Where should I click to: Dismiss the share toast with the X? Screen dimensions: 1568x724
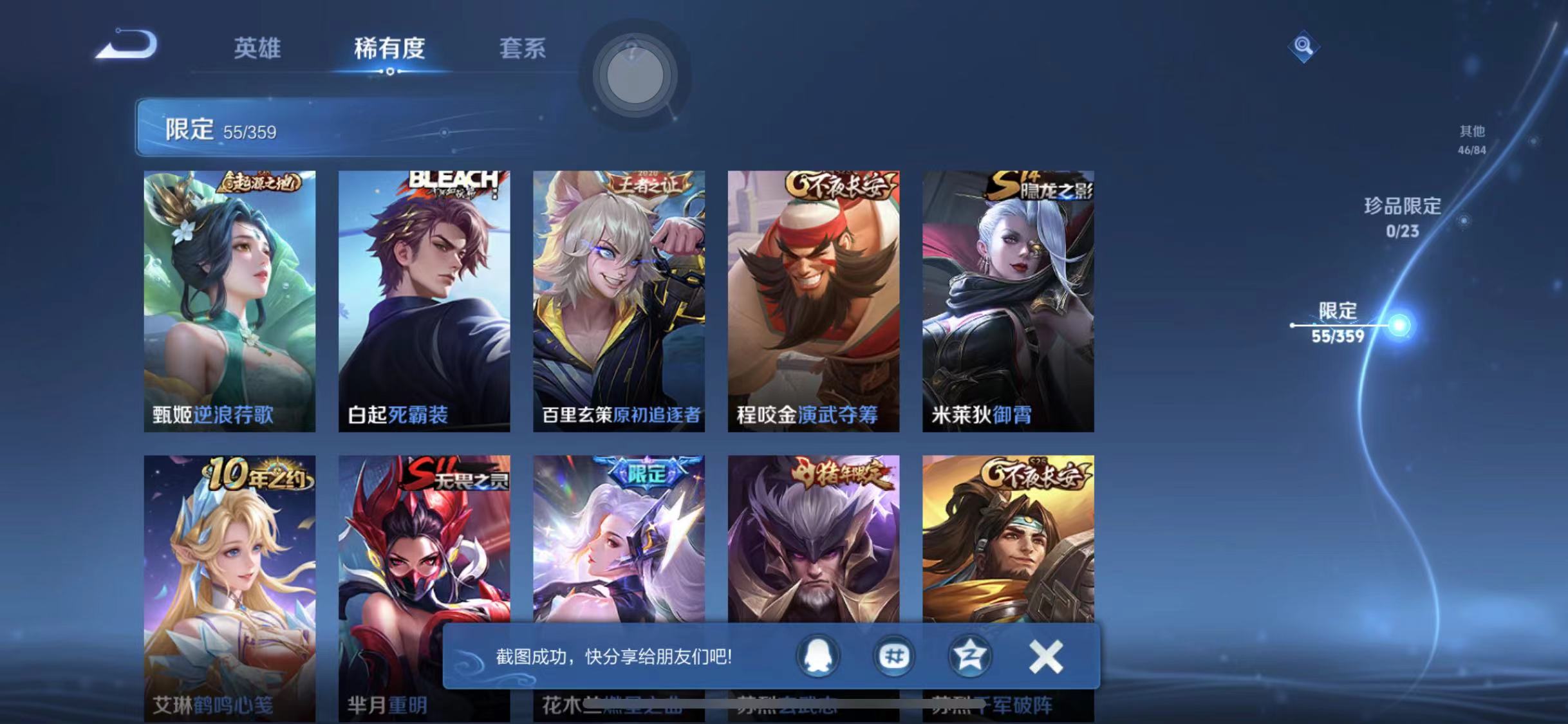tap(1046, 655)
